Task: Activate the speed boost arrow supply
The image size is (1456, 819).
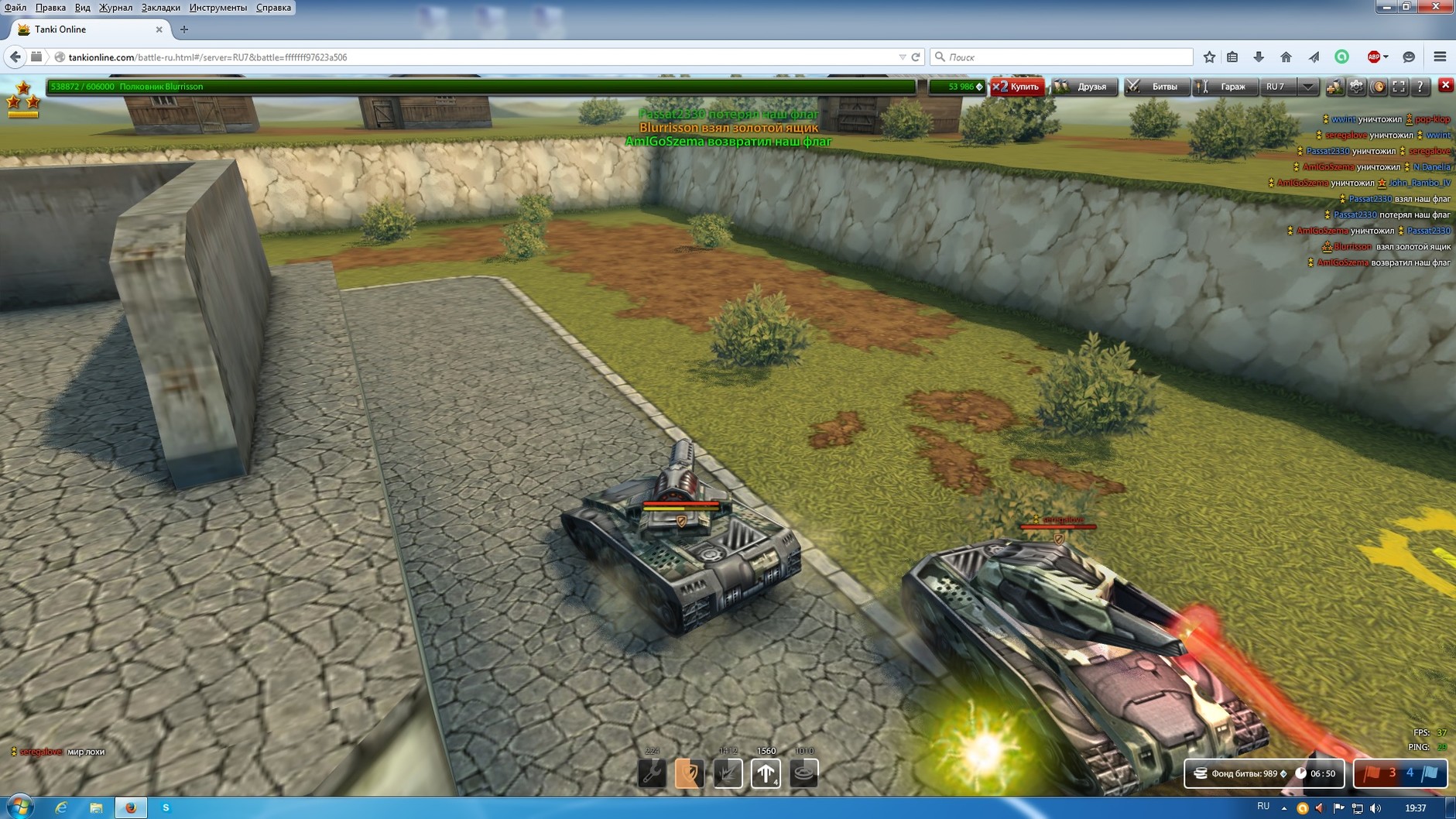Action: coord(766,773)
